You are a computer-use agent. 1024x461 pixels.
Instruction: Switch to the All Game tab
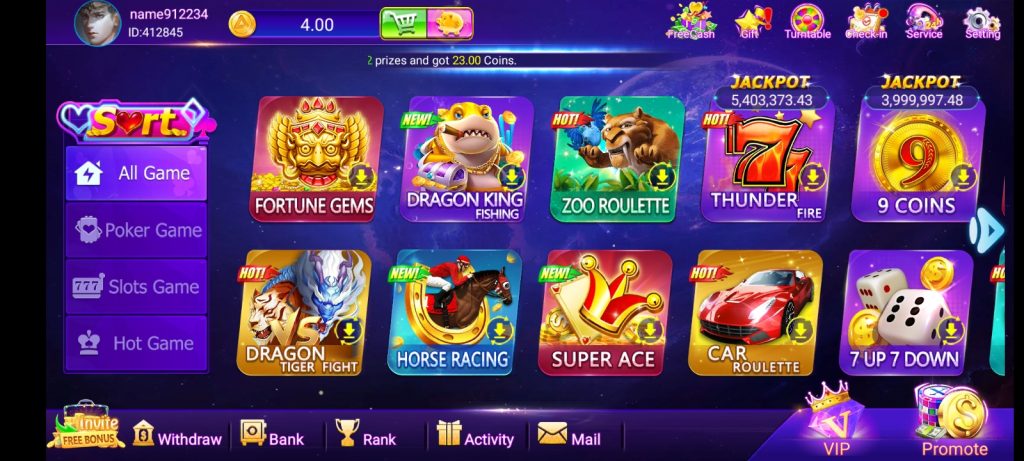[x=136, y=173]
